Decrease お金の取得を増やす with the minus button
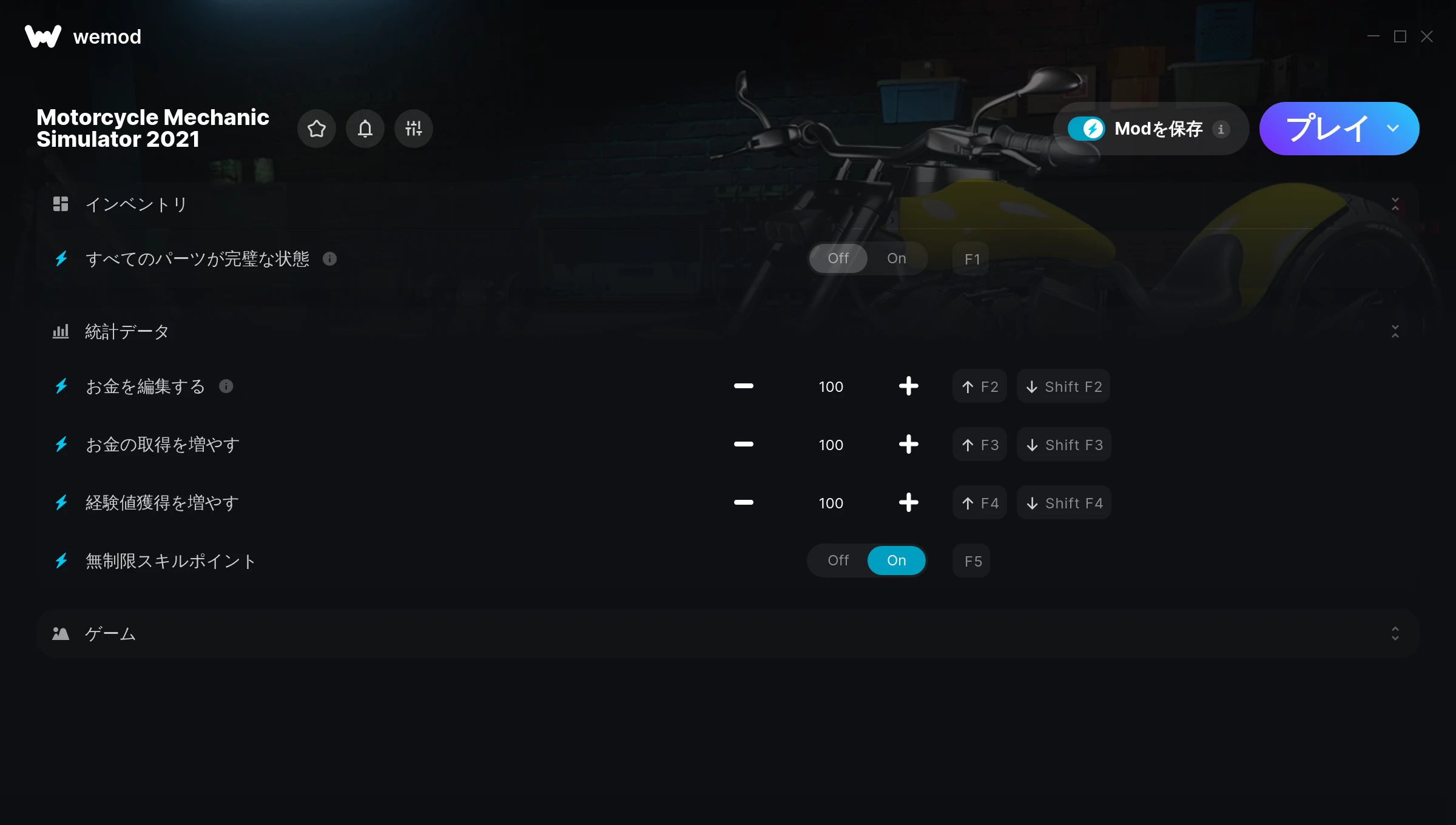Image resolution: width=1456 pixels, height=825 pixels. click(x=743, y=445)
